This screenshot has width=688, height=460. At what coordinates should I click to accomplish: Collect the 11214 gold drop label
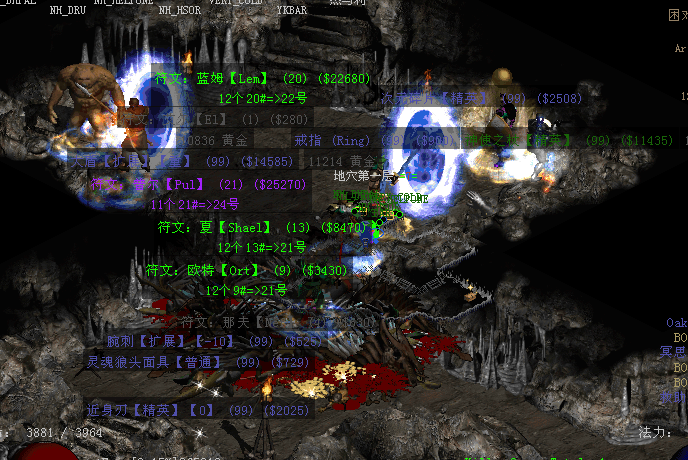pyautogui.click(x=347, y=160)
